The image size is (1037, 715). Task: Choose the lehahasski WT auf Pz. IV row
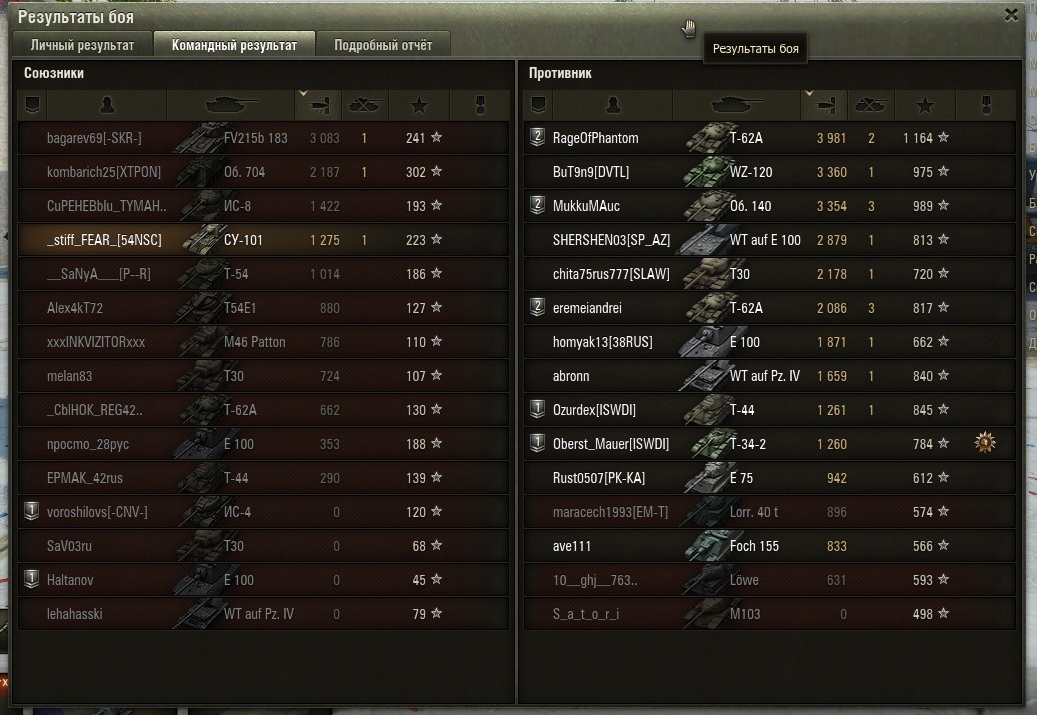[263, 614]
